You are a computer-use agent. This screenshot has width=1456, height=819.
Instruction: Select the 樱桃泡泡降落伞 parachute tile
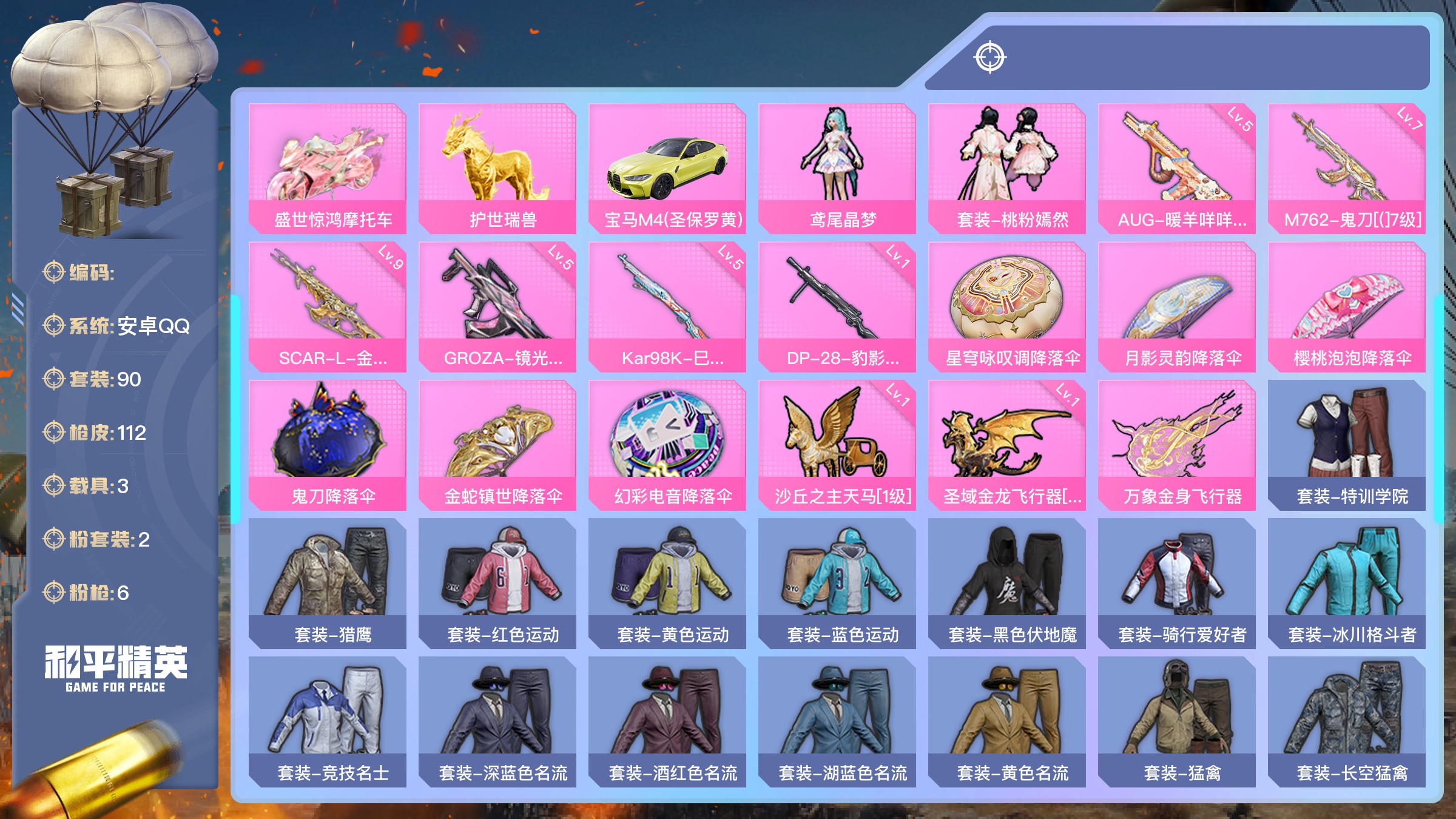[x=1347, y=306]
